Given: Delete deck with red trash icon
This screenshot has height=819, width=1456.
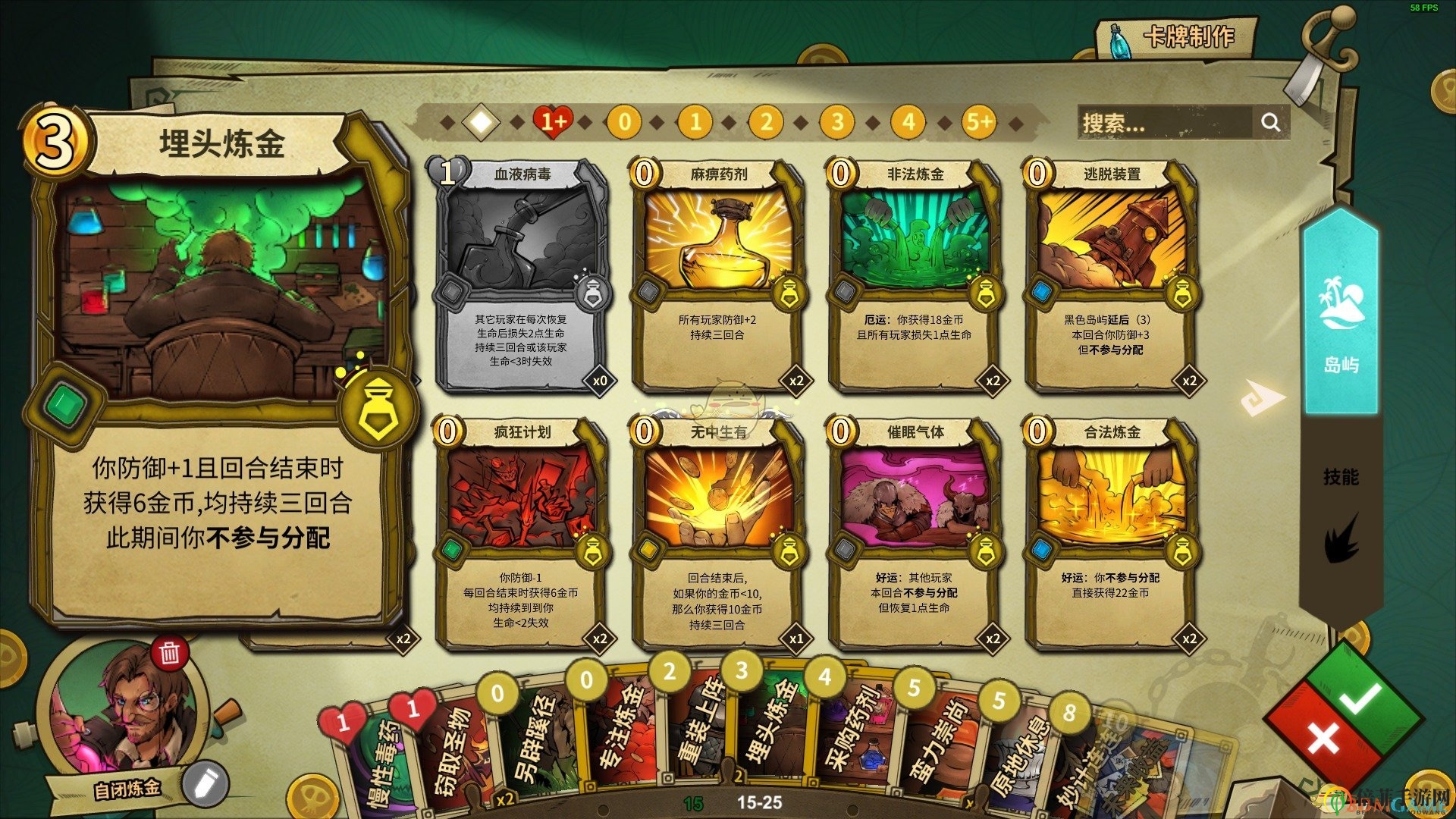Looking at the screenshot, I should point(169,653).
